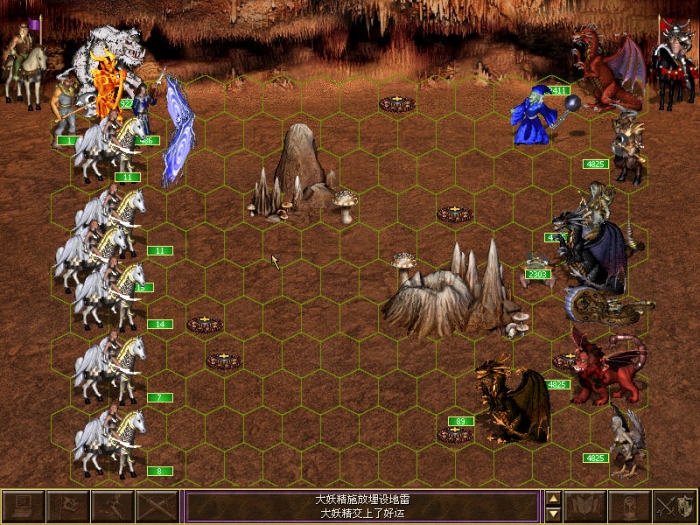Surrender the battle with the flag button
Screen dimensions: 700x525
click(x=66, y=506)
